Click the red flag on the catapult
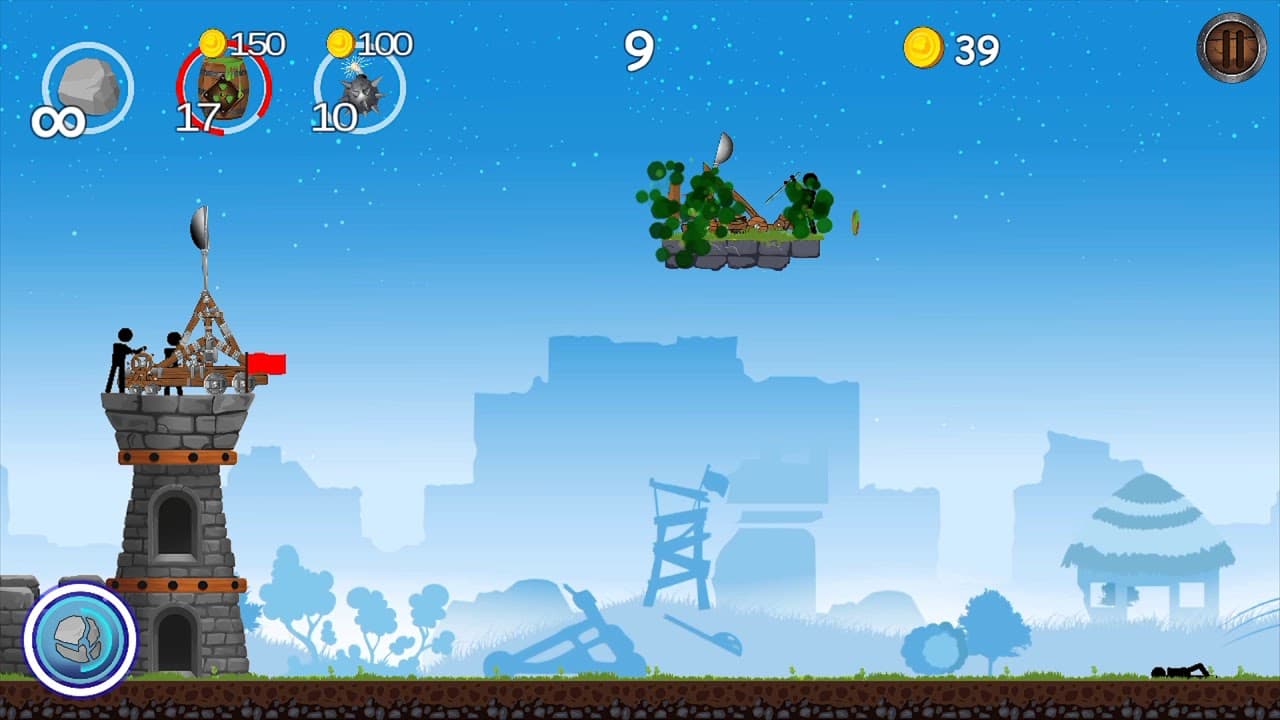Screen dimensions: 1280x720 [268, 365]
